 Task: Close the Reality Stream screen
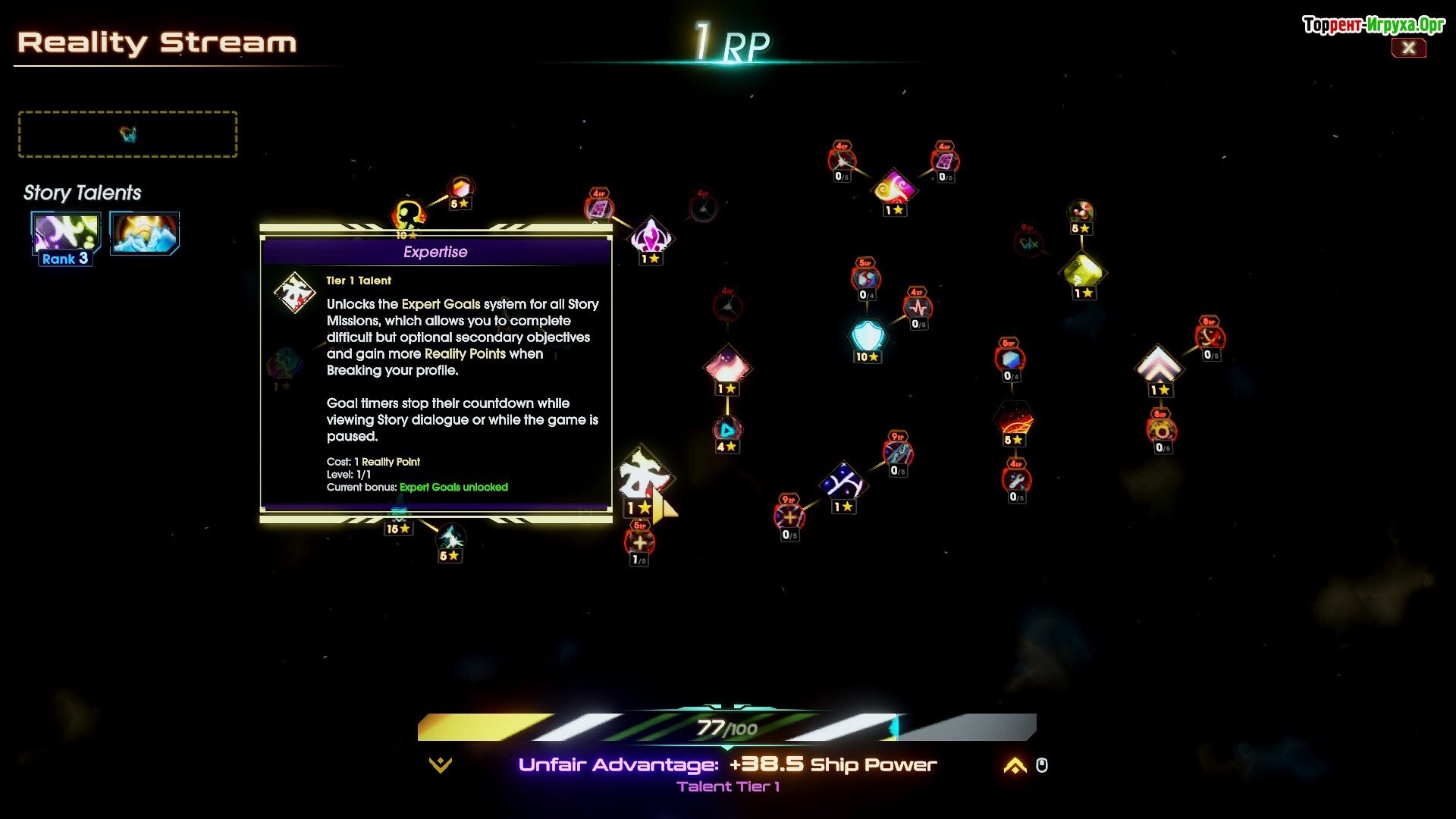1408,48
